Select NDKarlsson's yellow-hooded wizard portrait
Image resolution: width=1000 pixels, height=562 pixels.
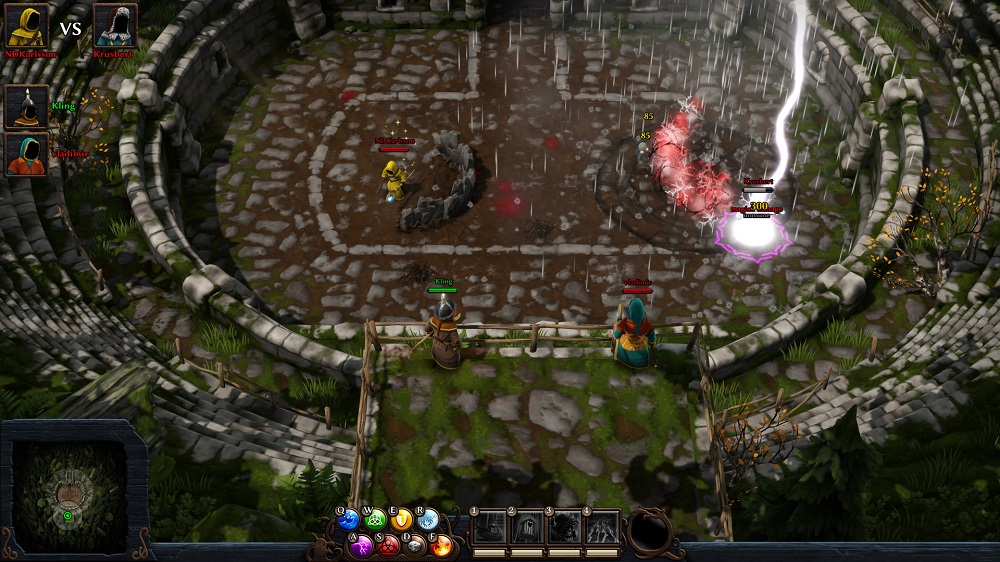(27, 25)
